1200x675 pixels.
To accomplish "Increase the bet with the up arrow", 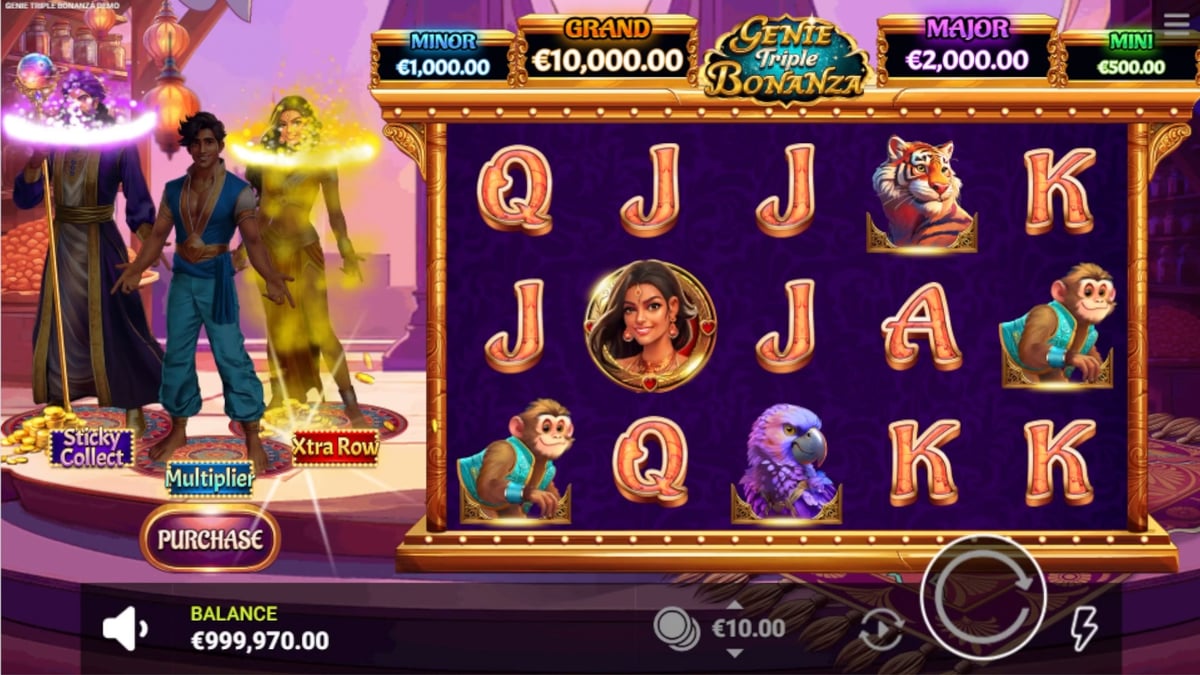I will pyautogui.click(x=735, y=606).
